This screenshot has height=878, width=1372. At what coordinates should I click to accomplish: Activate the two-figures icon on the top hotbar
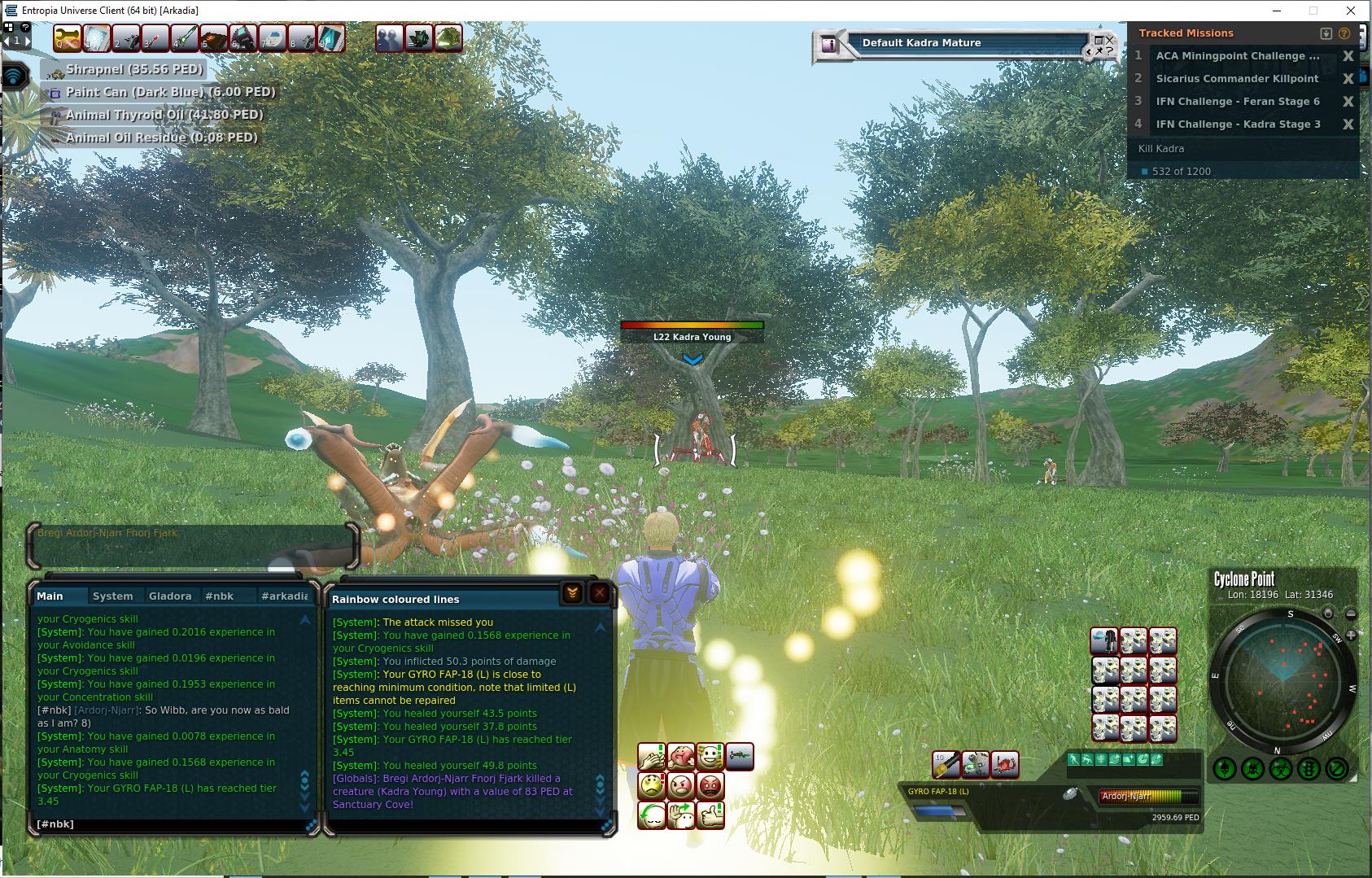tap(389, 38)
